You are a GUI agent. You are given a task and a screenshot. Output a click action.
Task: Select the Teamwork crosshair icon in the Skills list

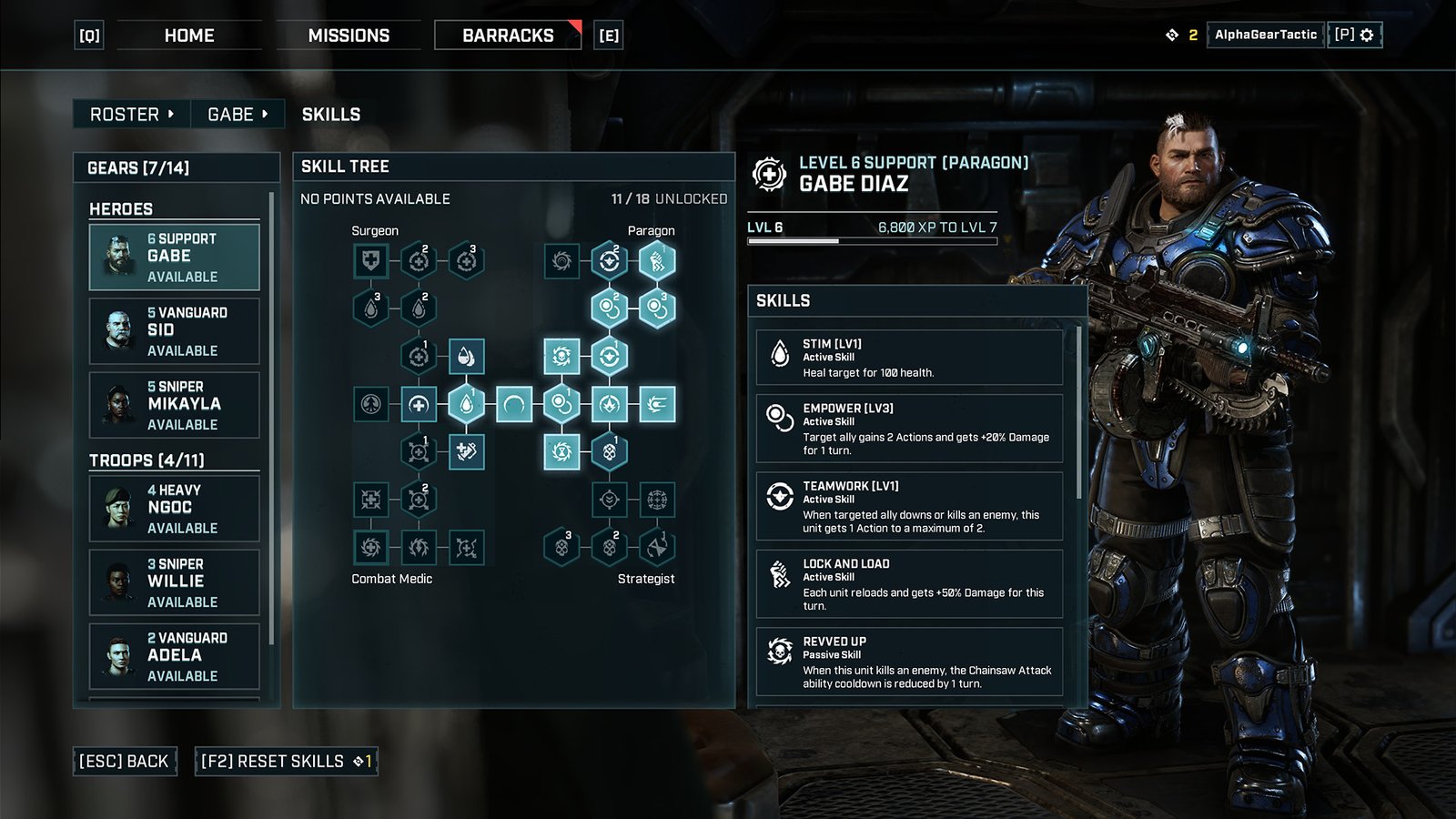[x=780, y=494]
